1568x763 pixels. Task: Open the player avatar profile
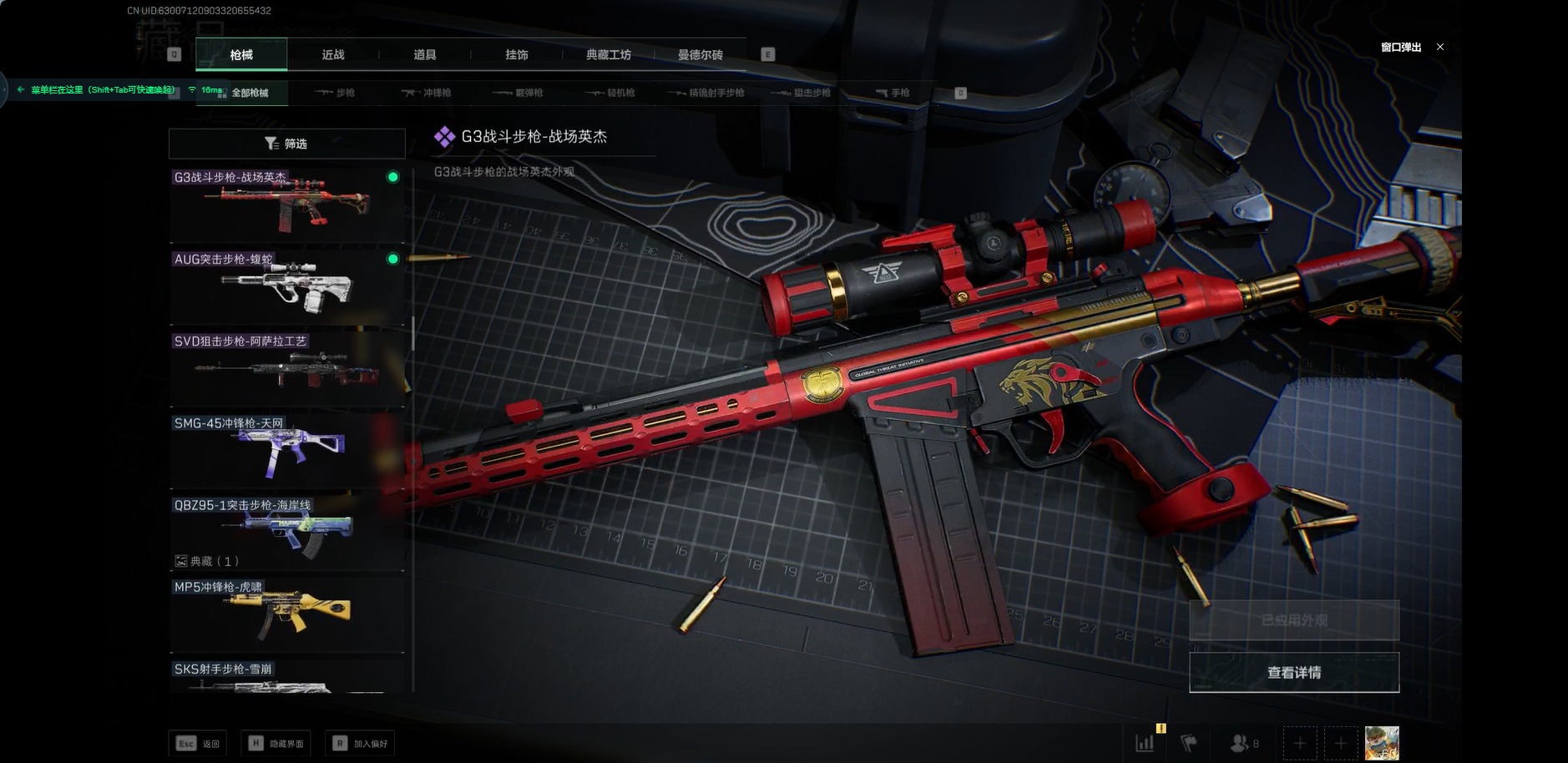(1381, 743)
